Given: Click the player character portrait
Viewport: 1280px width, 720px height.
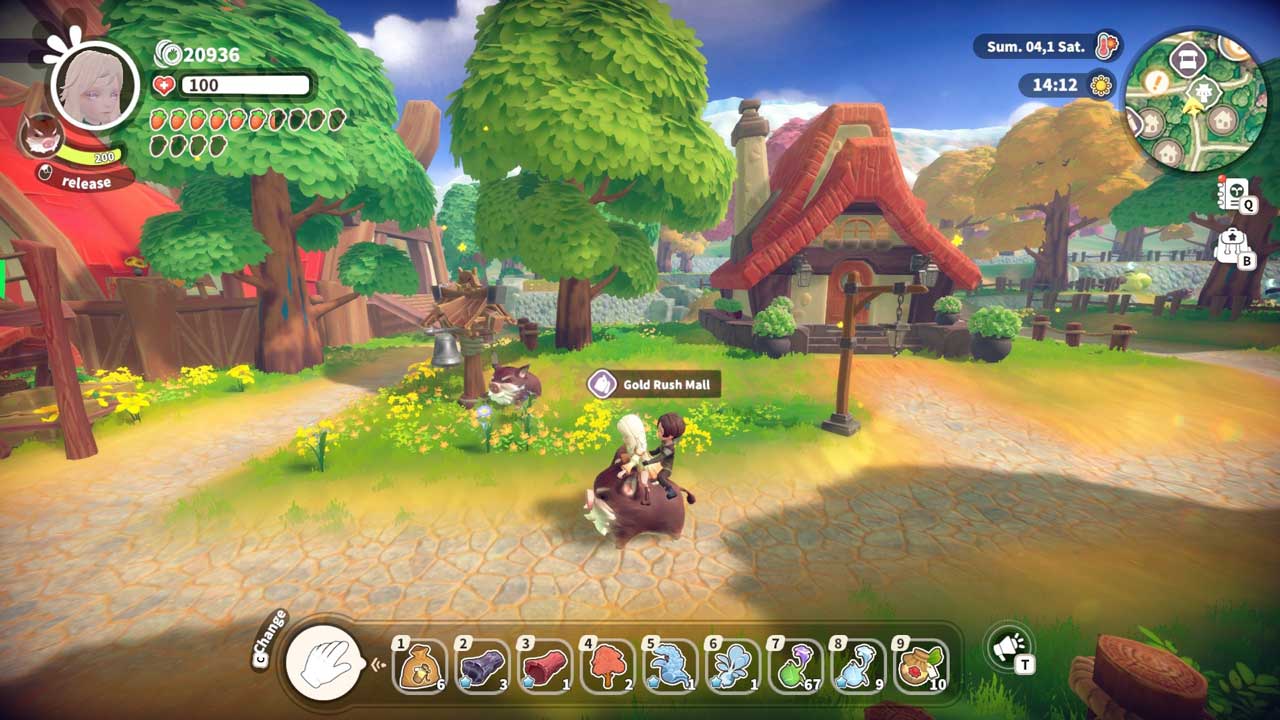Looking at the screenshot, I should (95, 83).
